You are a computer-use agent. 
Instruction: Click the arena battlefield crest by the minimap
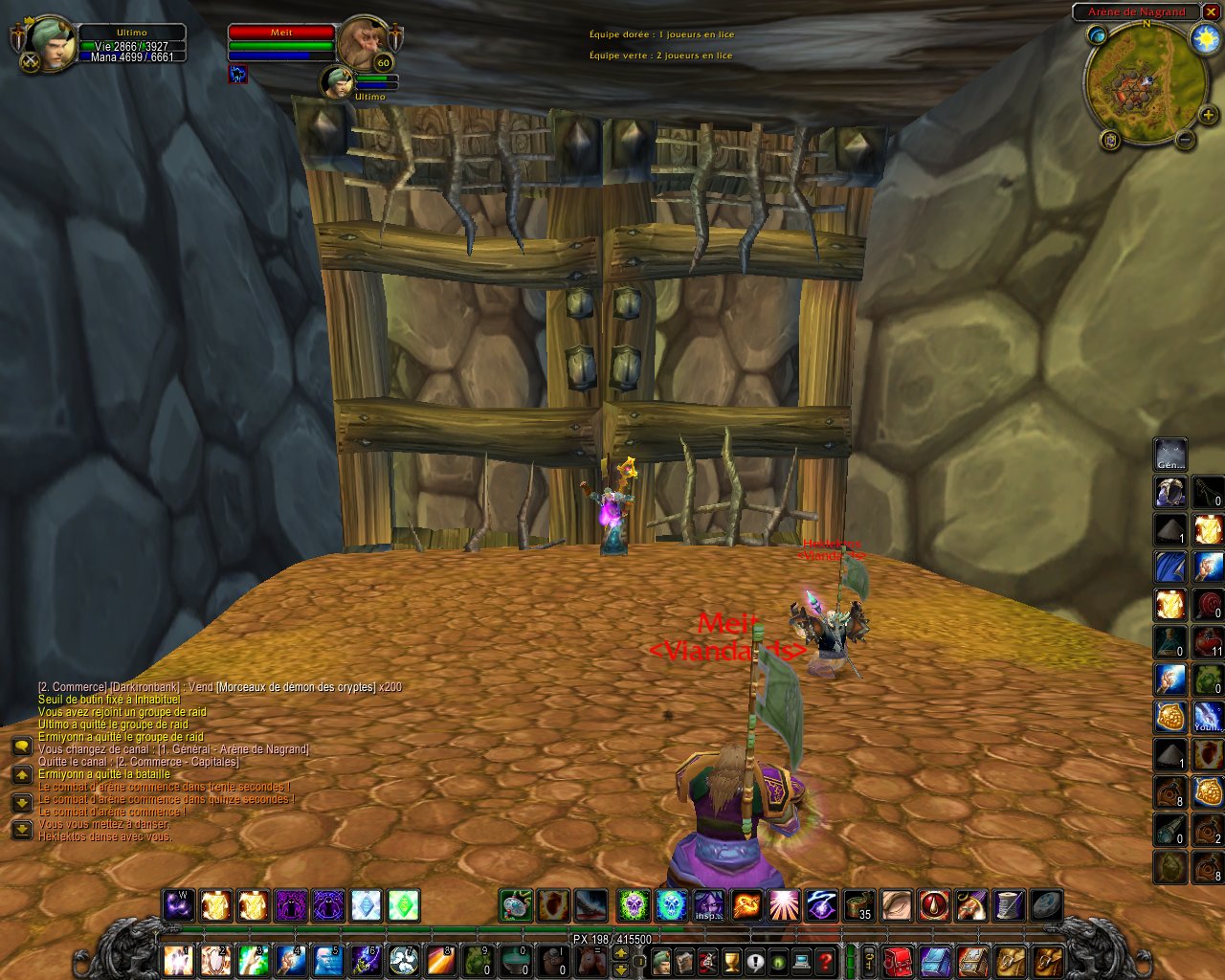coord(1110,141)
